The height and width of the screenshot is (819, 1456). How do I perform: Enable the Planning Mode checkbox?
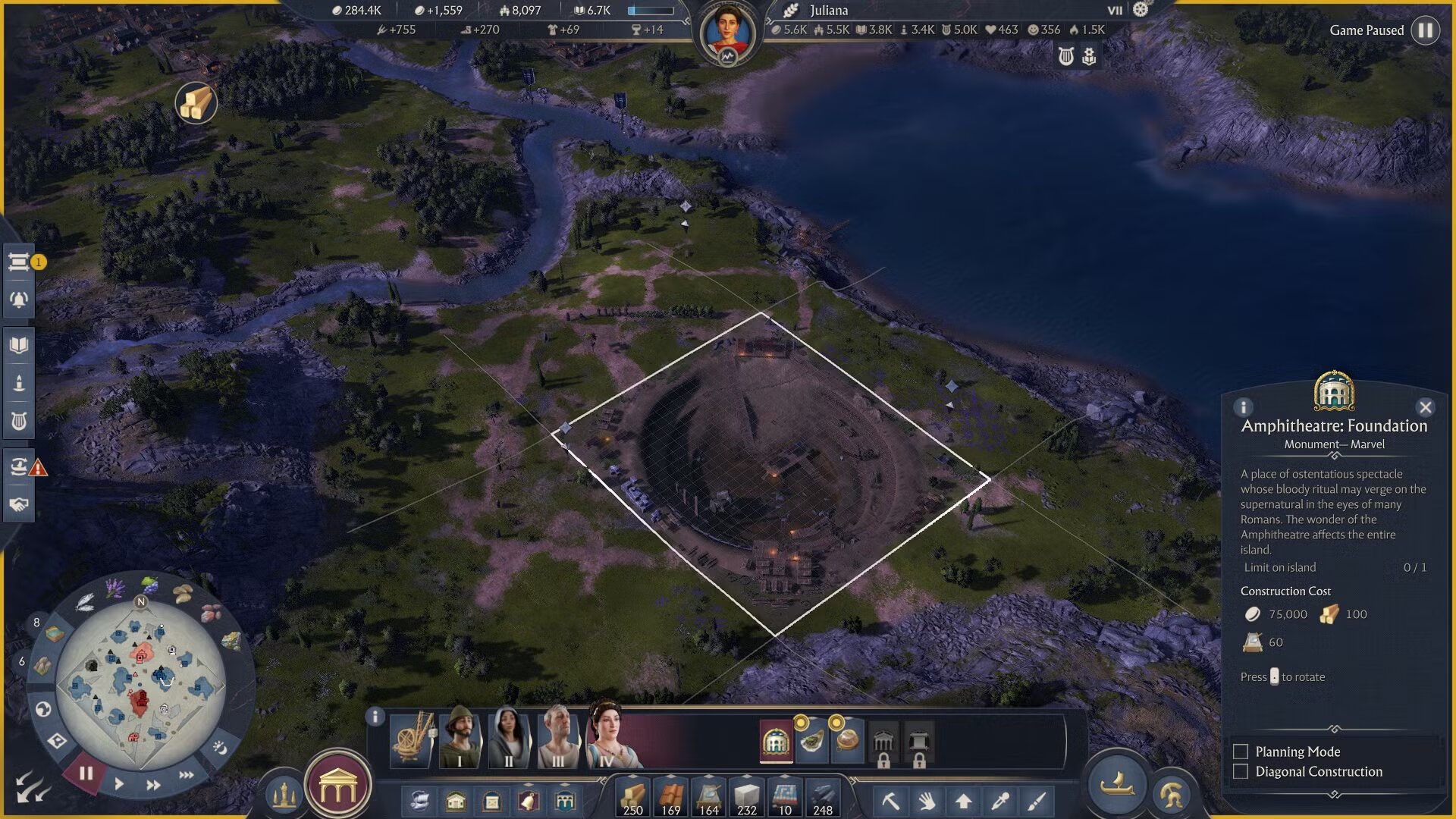1241,752
